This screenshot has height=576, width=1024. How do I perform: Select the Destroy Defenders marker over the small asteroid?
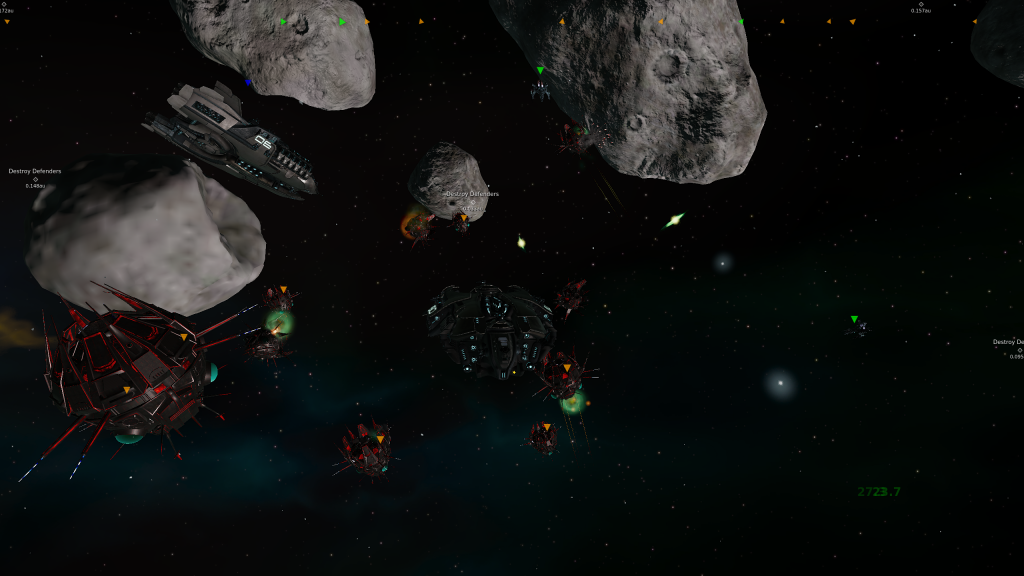[472, 202]
